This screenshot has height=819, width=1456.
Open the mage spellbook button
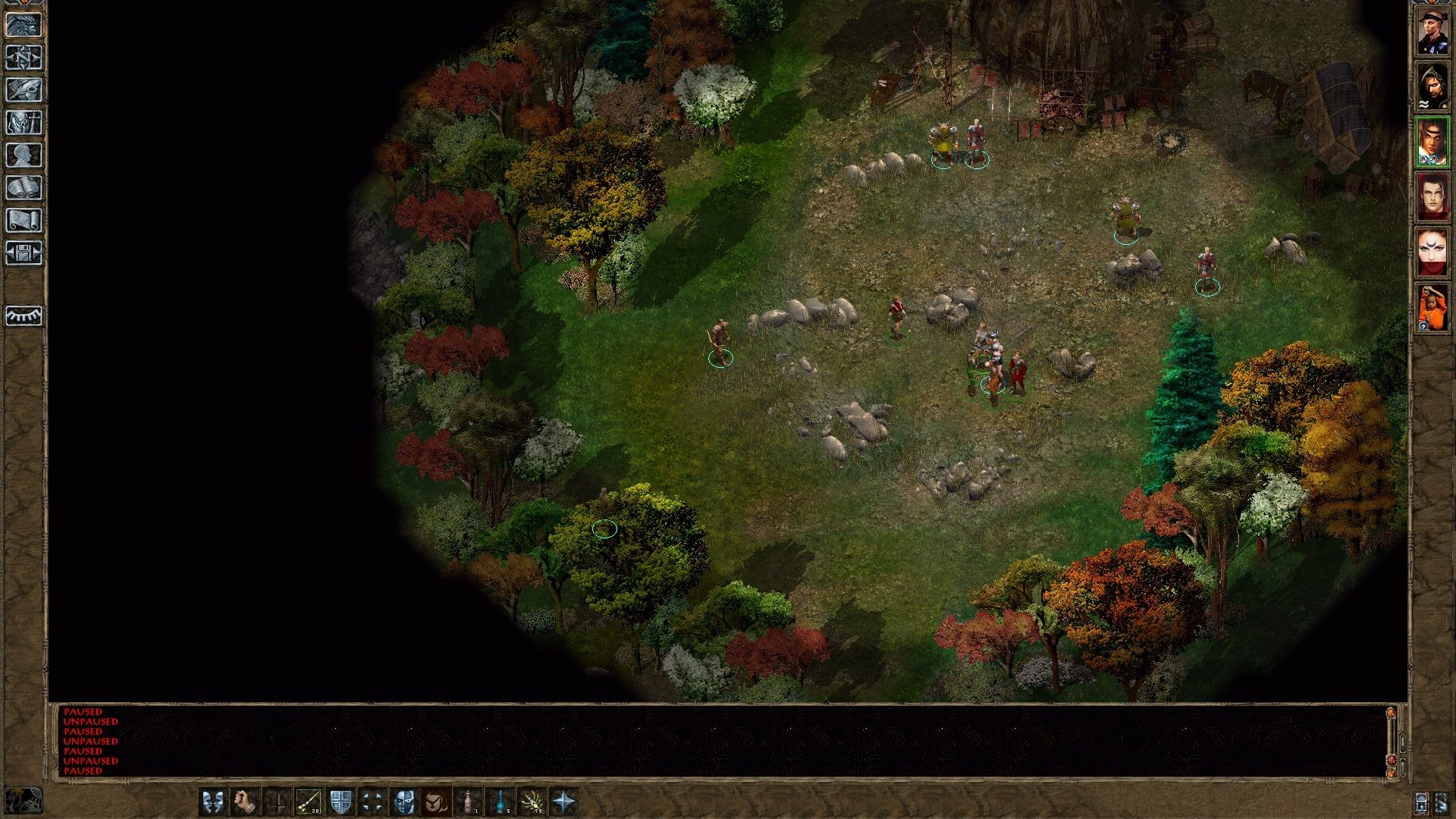(x=24, y=188)
